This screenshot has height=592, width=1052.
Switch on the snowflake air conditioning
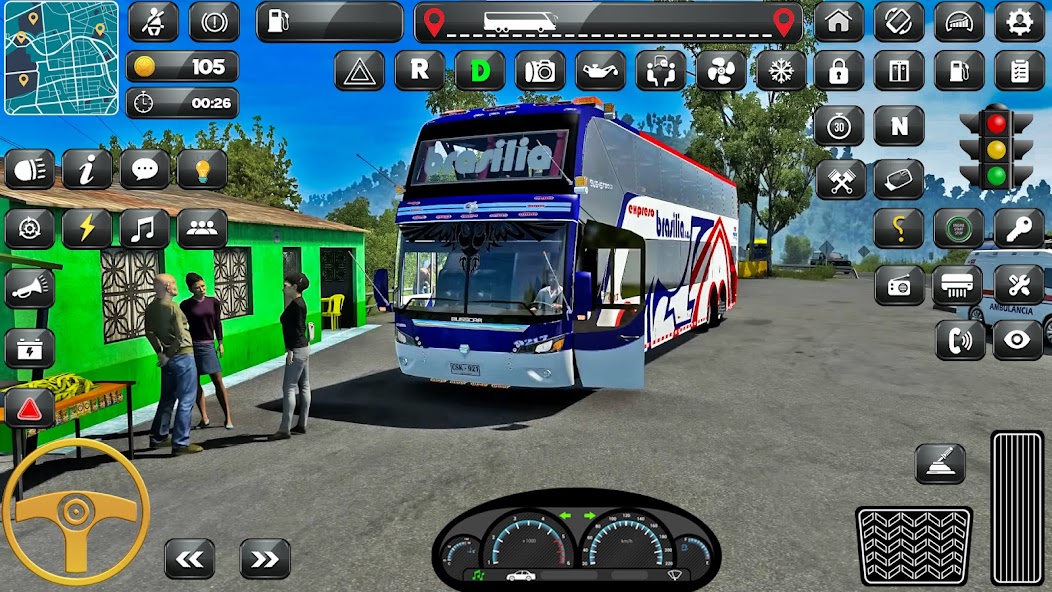click(x=780, y=70)
